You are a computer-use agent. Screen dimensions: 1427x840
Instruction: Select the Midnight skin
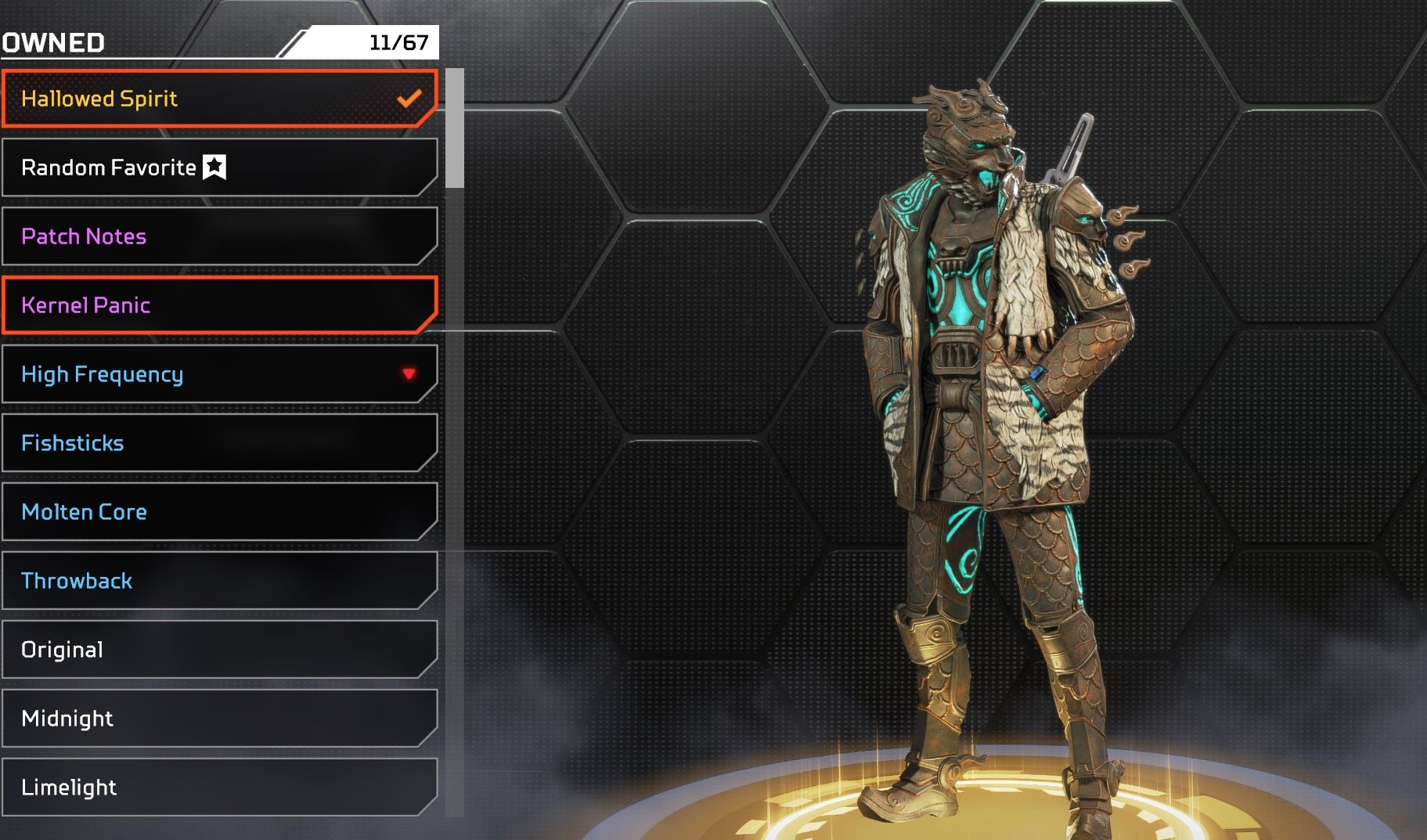(x=219, y=719)
